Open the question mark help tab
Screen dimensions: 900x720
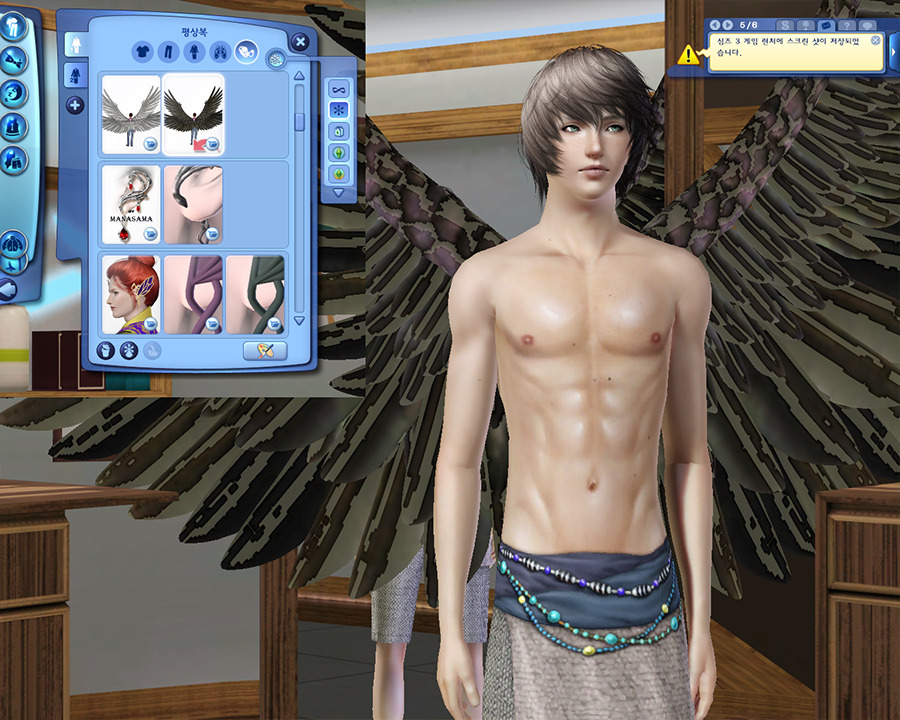[847, 24]
